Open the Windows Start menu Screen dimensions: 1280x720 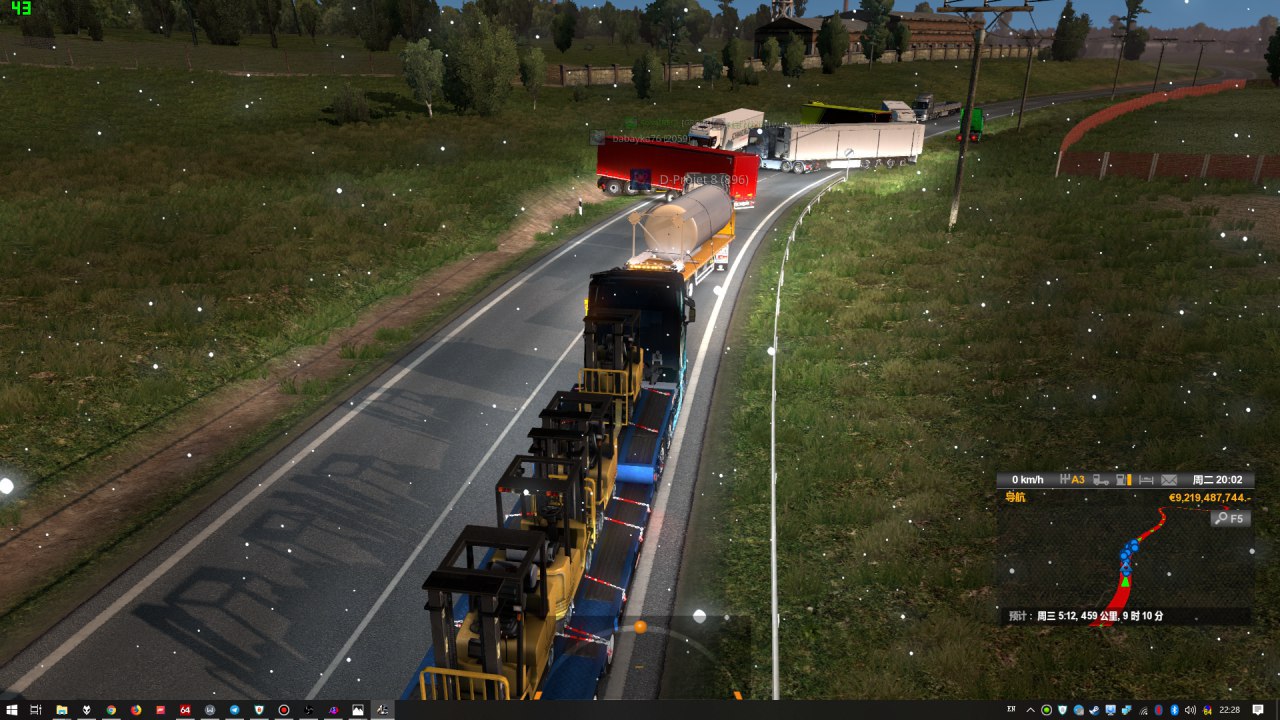point(11,710)
